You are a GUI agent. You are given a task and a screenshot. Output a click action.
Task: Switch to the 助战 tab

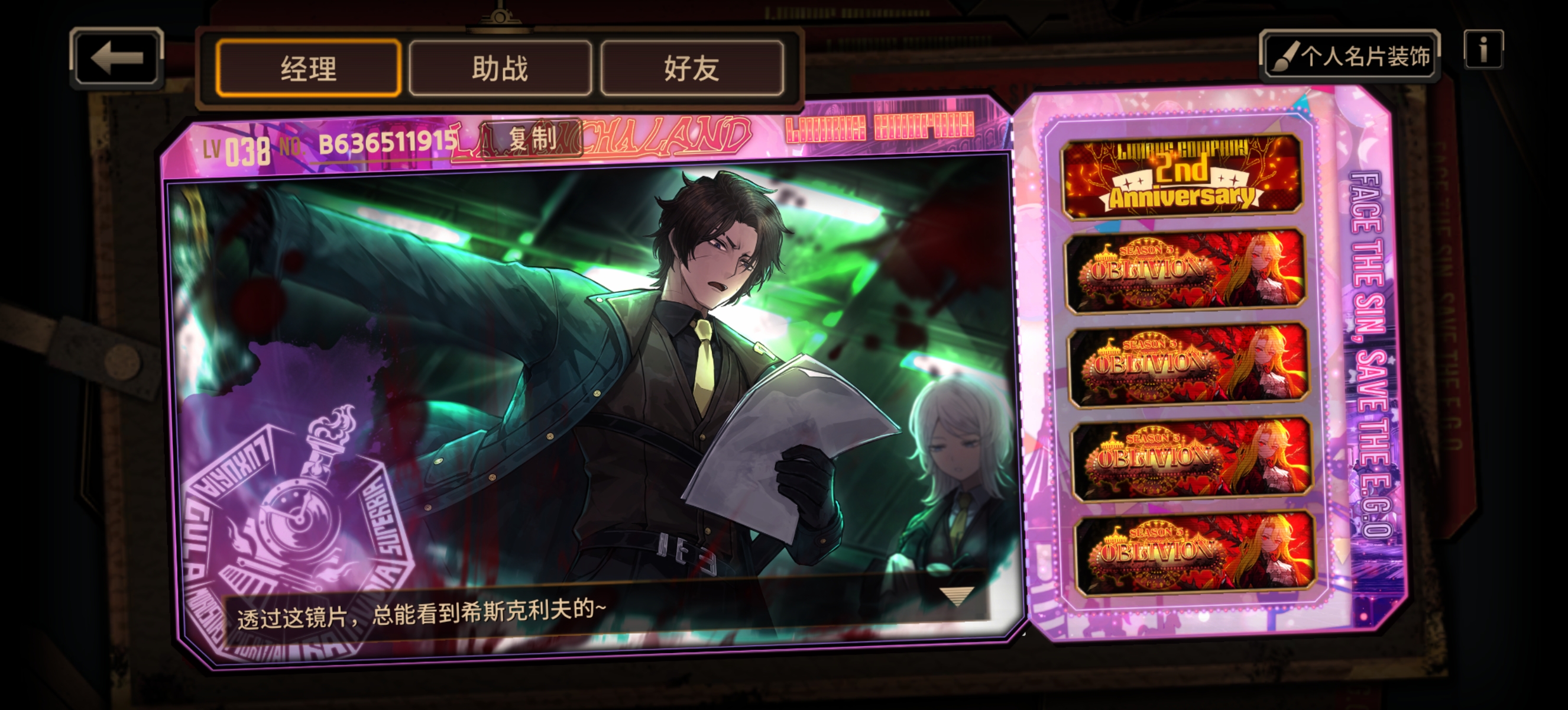click(x=500, y=68)
